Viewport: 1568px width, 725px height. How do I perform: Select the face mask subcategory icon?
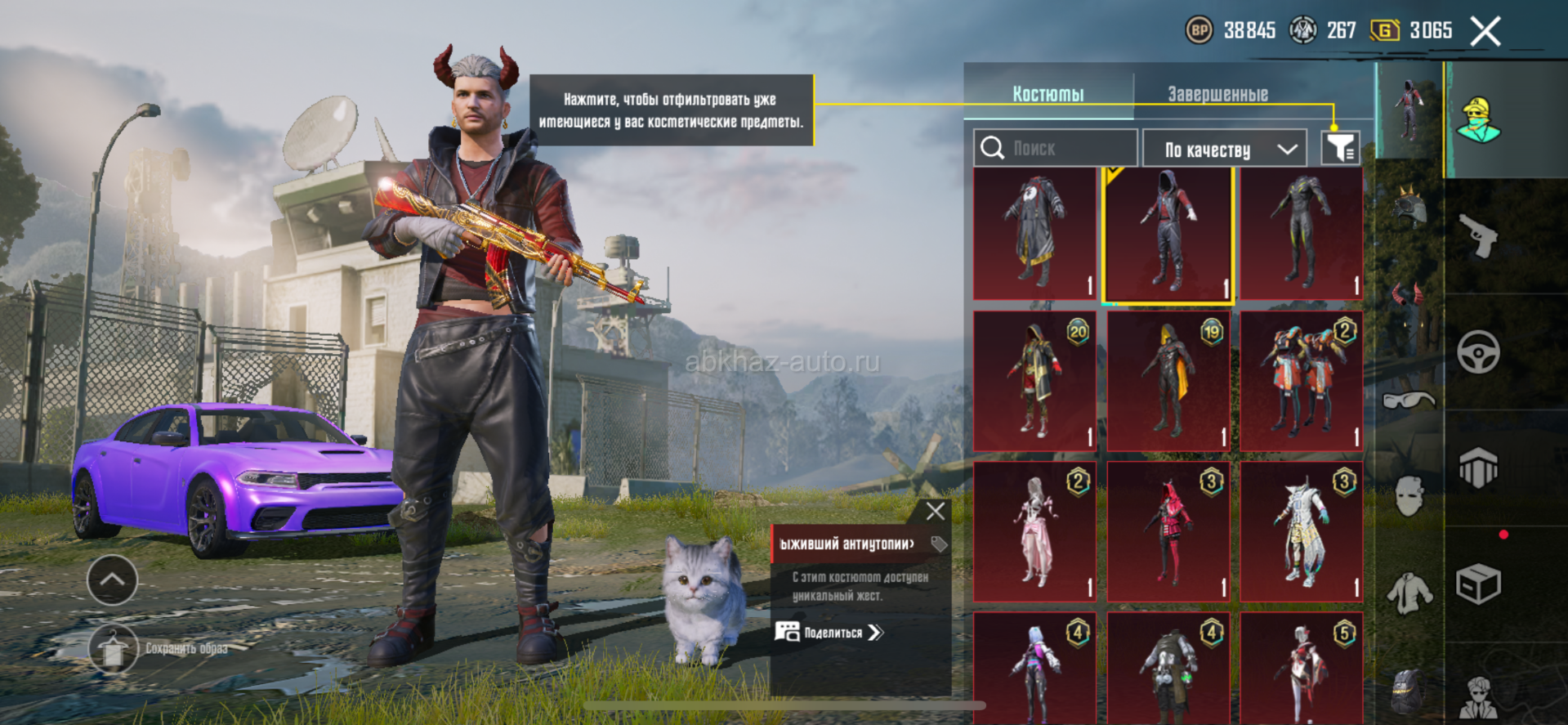coord(1409,495)
